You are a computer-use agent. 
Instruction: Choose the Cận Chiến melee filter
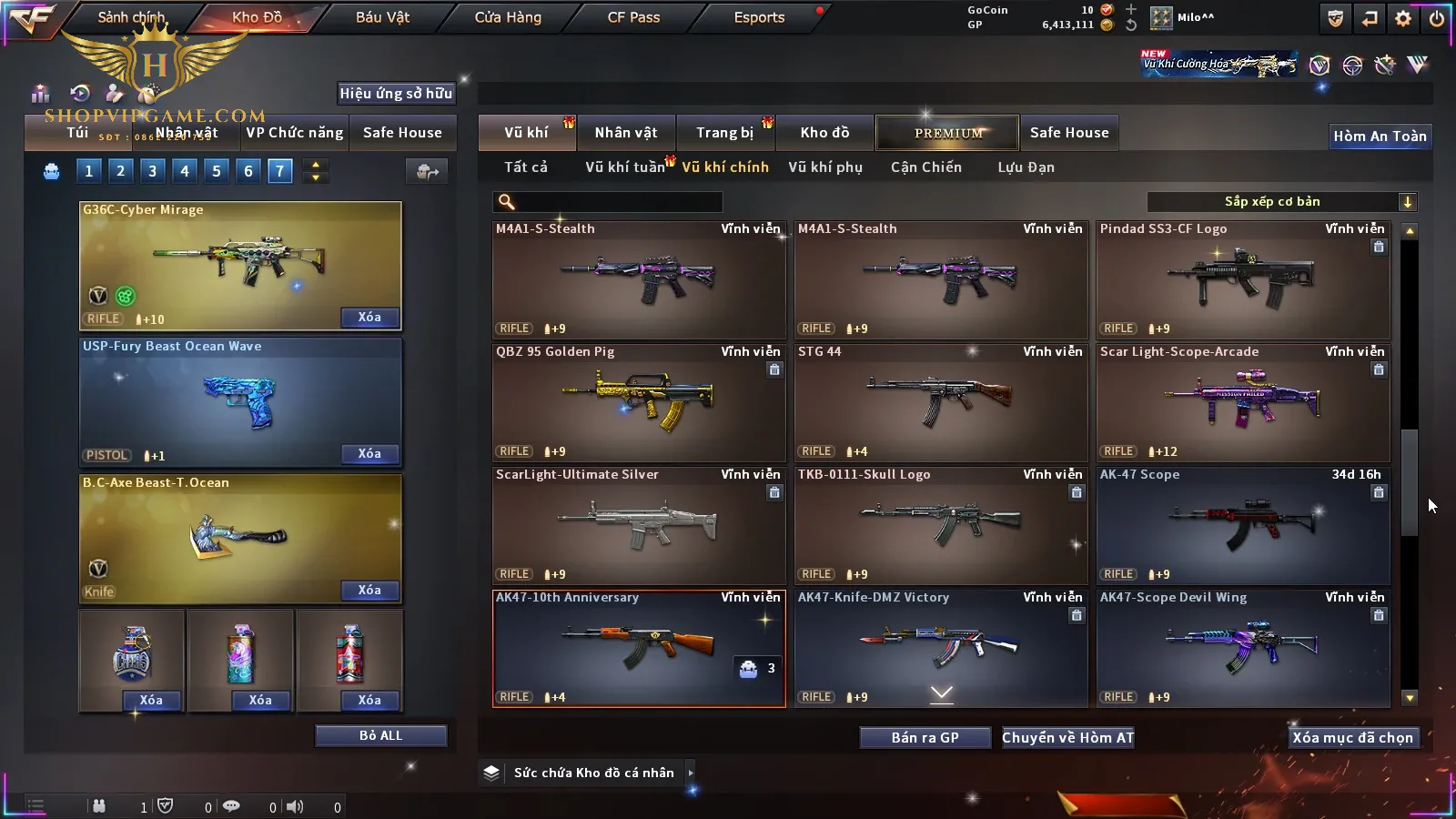click(925, 167)
